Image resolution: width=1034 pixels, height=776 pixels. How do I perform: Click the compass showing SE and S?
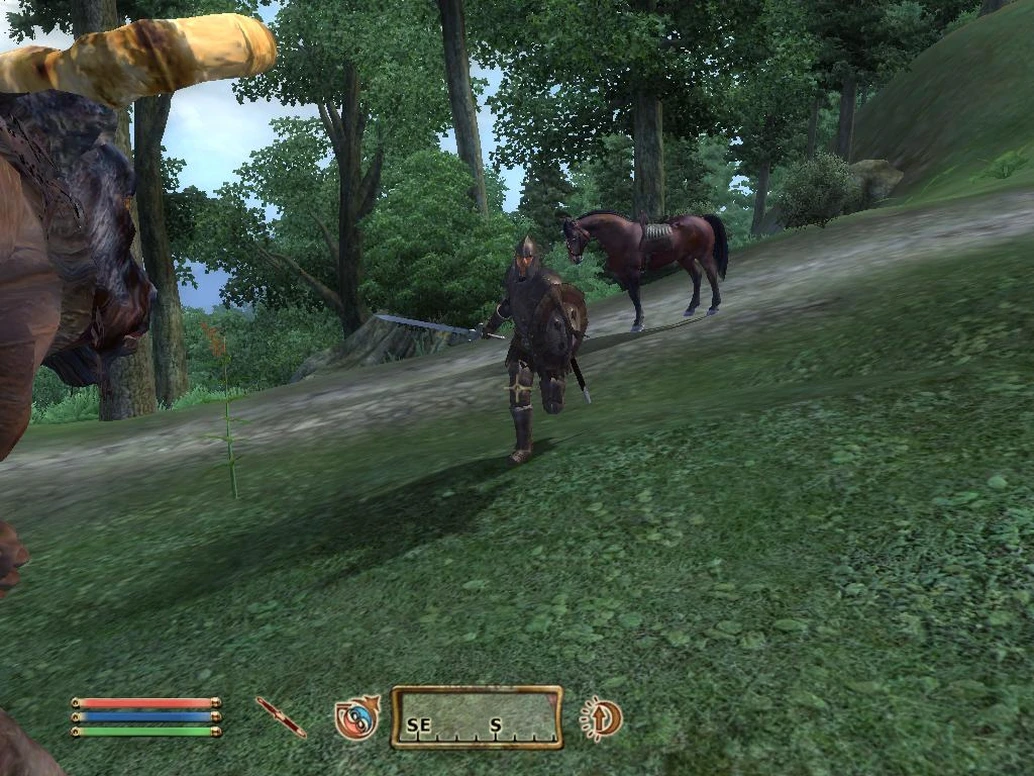(x=476, y=717)
